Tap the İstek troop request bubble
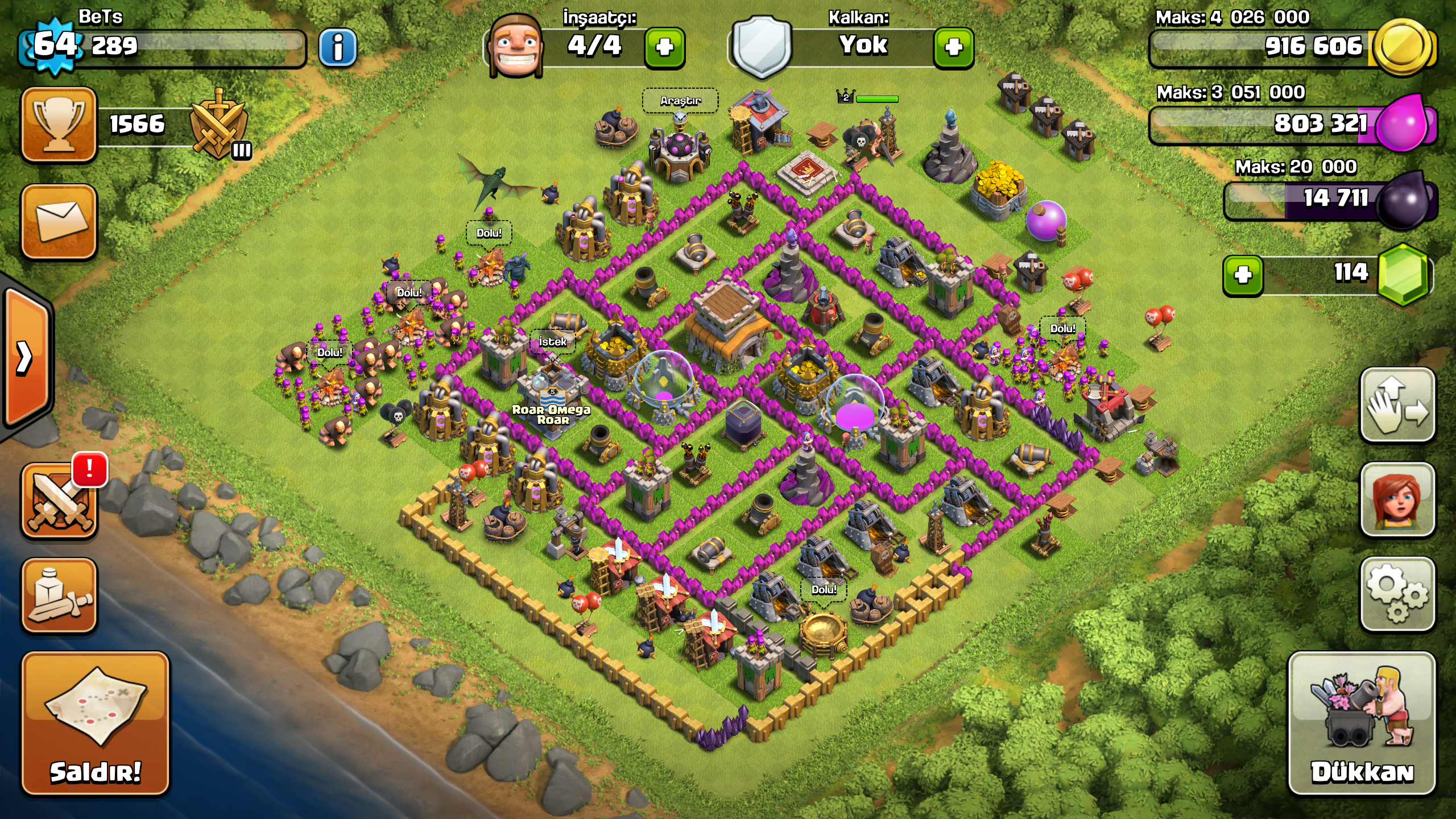This screenshot has width=1456, height=819. tap(552, 342)
